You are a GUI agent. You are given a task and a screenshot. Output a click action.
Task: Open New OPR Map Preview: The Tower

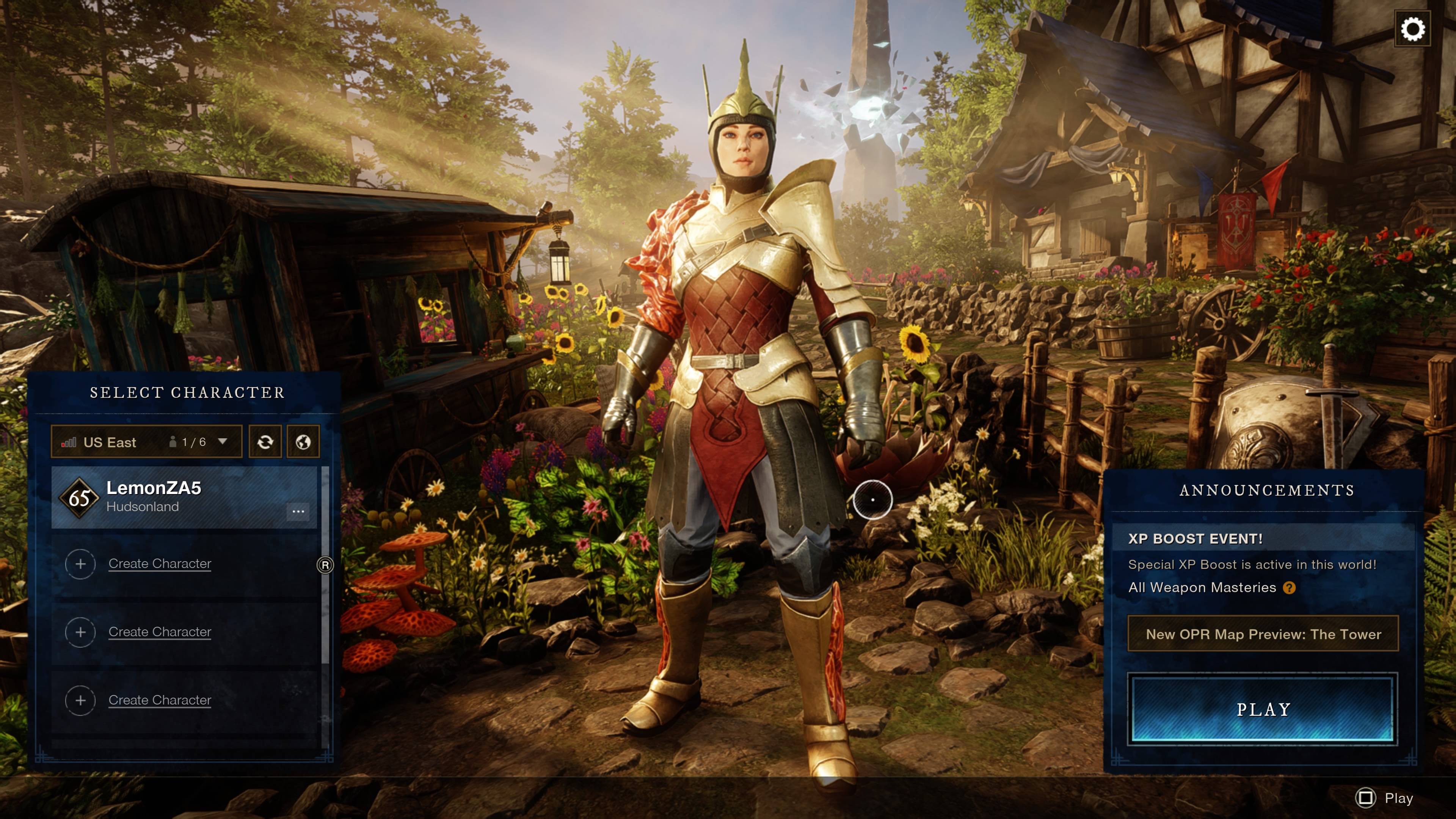pos(1263,634)
